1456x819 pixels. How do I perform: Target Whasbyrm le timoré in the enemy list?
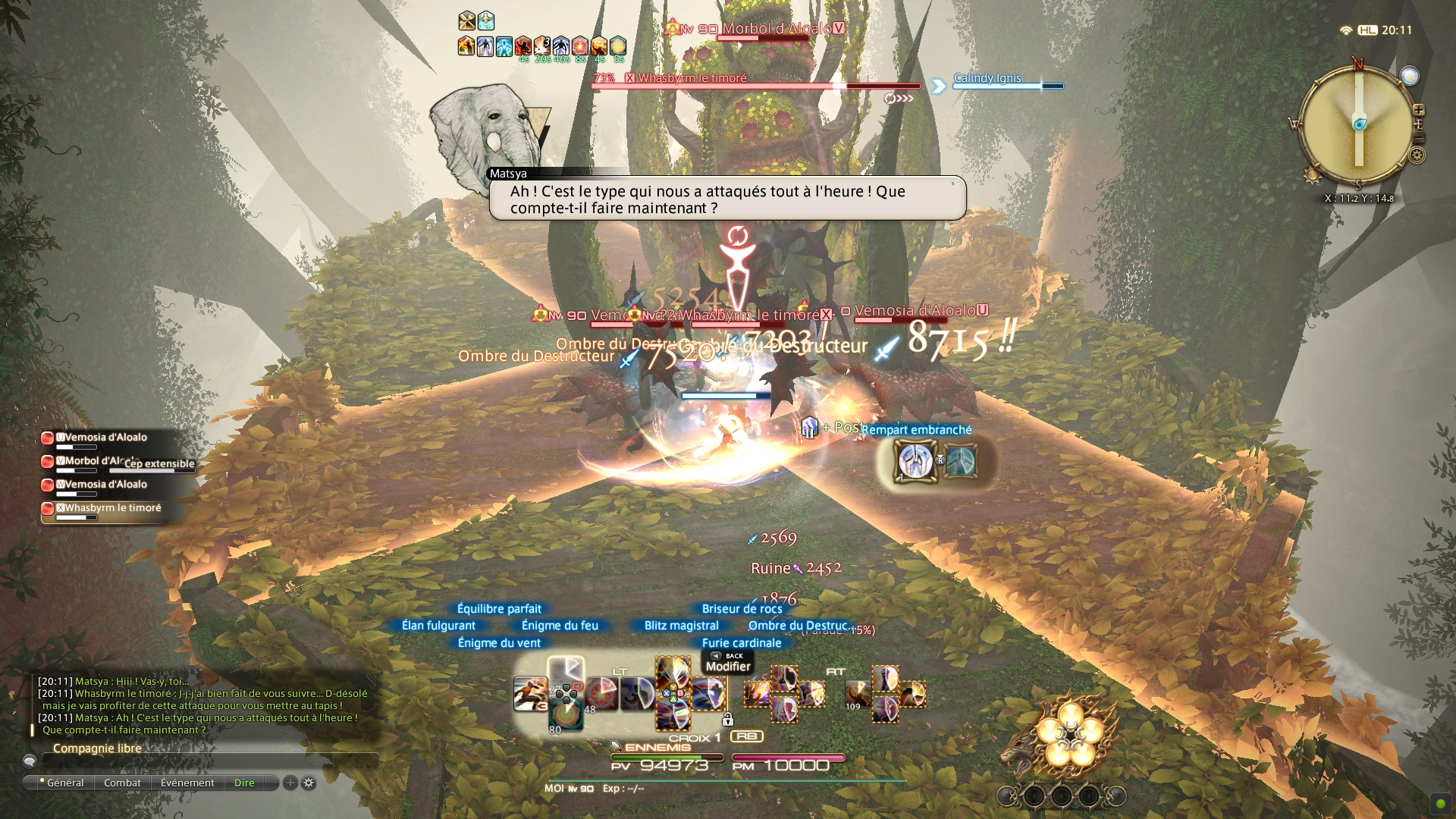click(110, 508)
